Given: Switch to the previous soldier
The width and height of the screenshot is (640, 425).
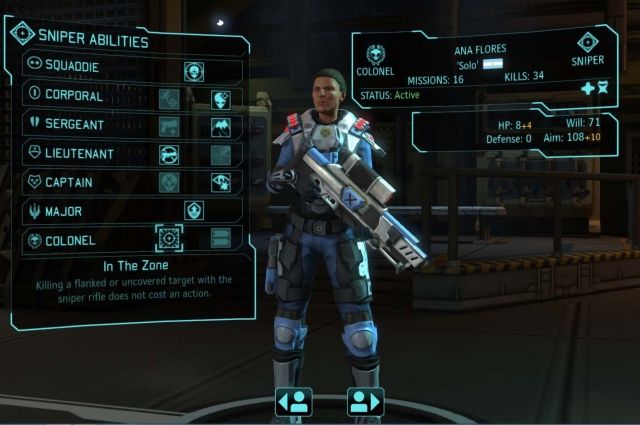Looking at the screenshot, I should (294, 402).
